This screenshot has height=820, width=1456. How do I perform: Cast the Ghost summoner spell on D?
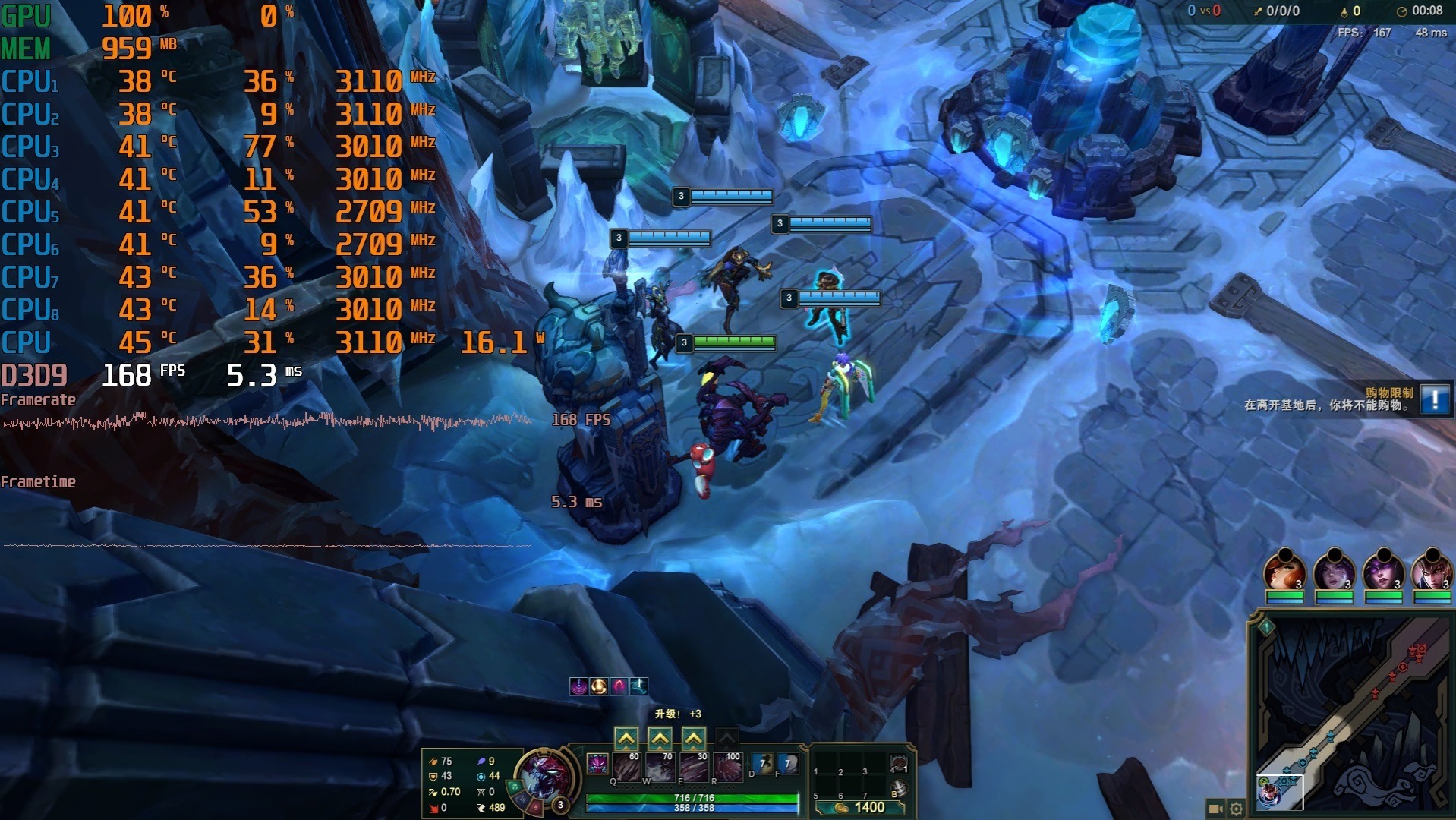click(763, 764)
